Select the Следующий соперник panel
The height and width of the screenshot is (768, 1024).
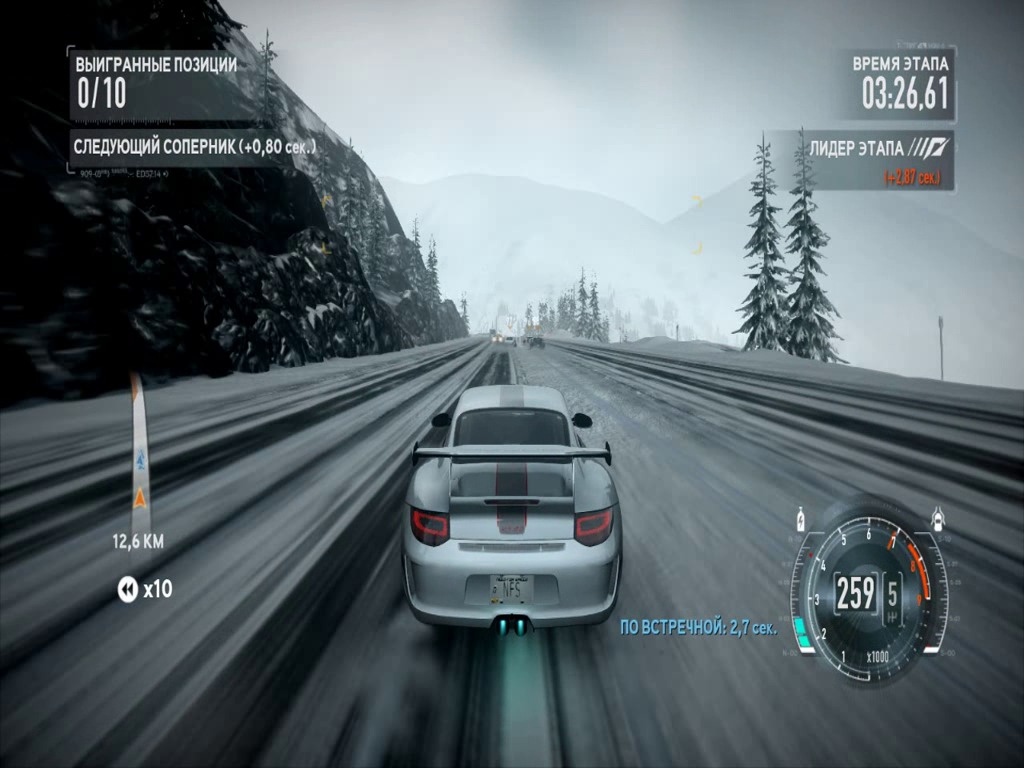click(x=195, y=147)
